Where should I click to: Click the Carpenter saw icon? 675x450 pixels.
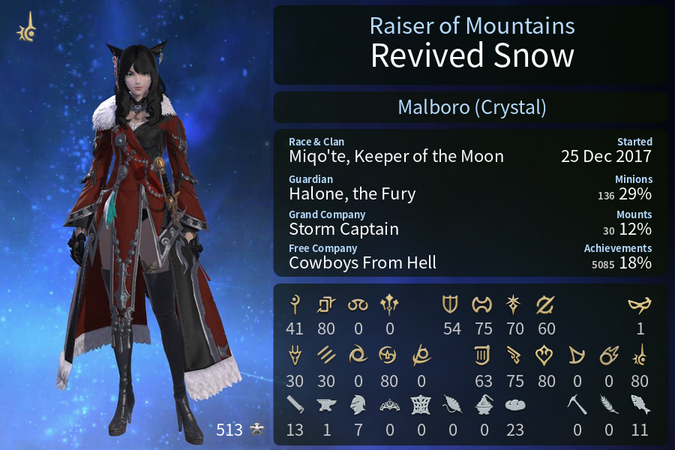click(x=296, y=403)
